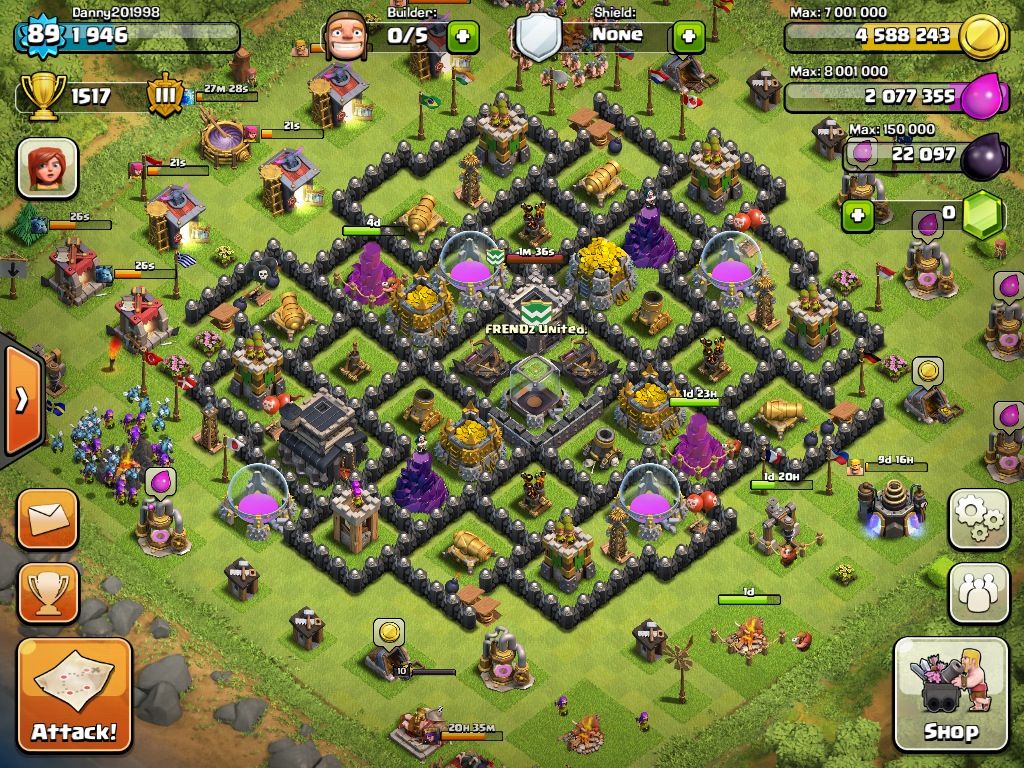This screenshot has height=768, width=1024.
Task: Open the mail envelope inbox
Action: pos(47,518)
